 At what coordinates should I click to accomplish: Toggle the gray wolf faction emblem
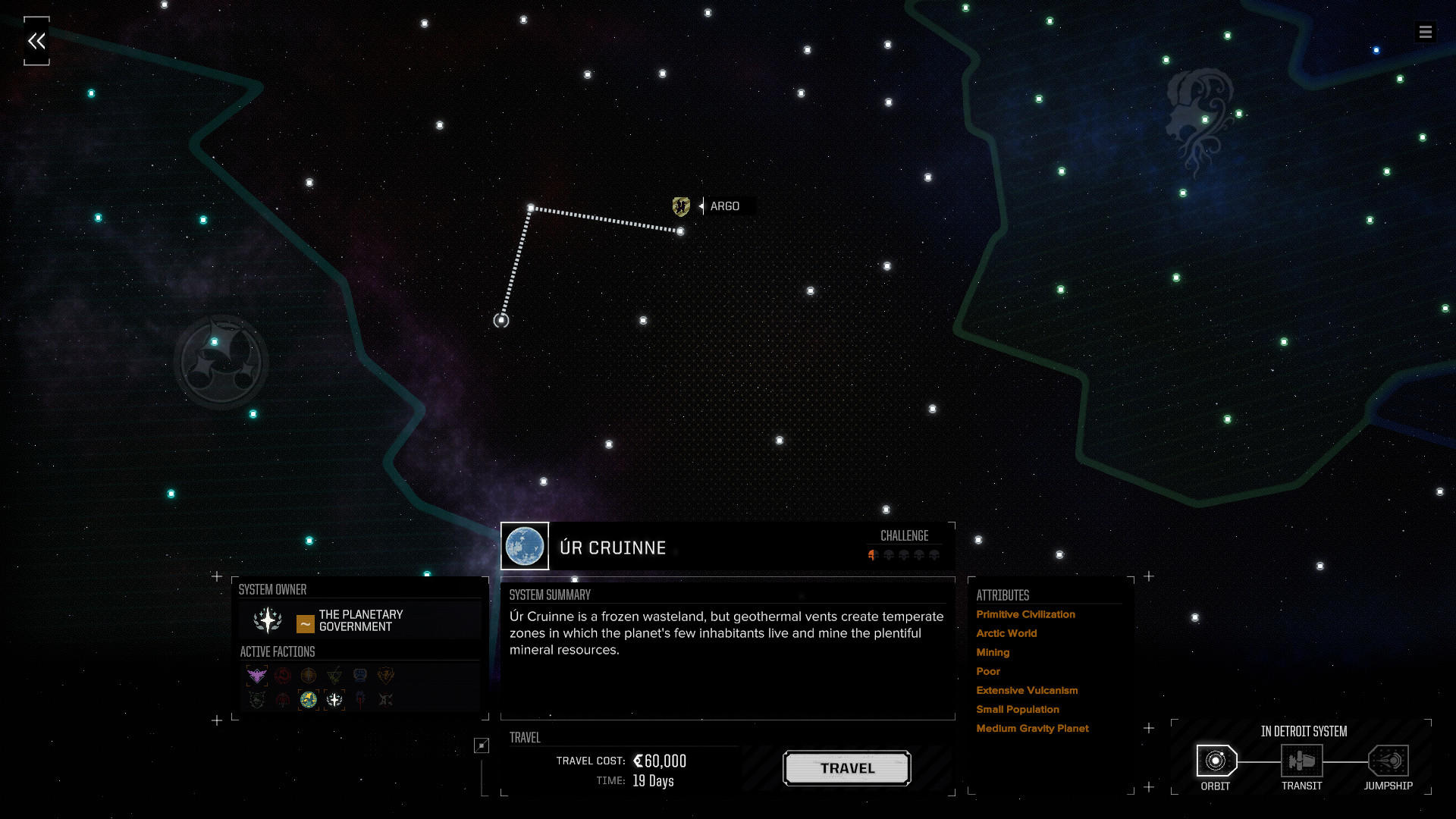(x=256, y=700)
